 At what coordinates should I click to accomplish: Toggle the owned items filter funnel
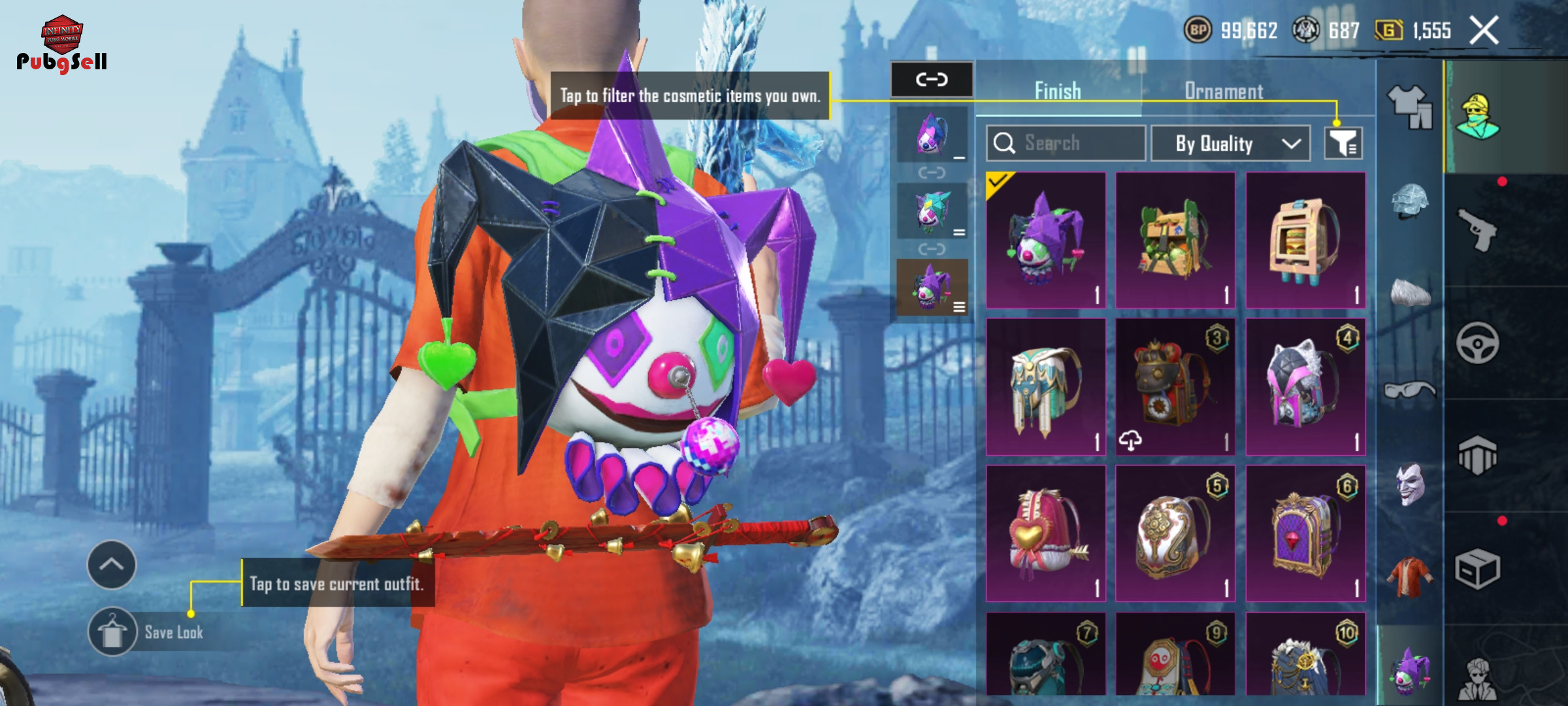[1343, 143]
